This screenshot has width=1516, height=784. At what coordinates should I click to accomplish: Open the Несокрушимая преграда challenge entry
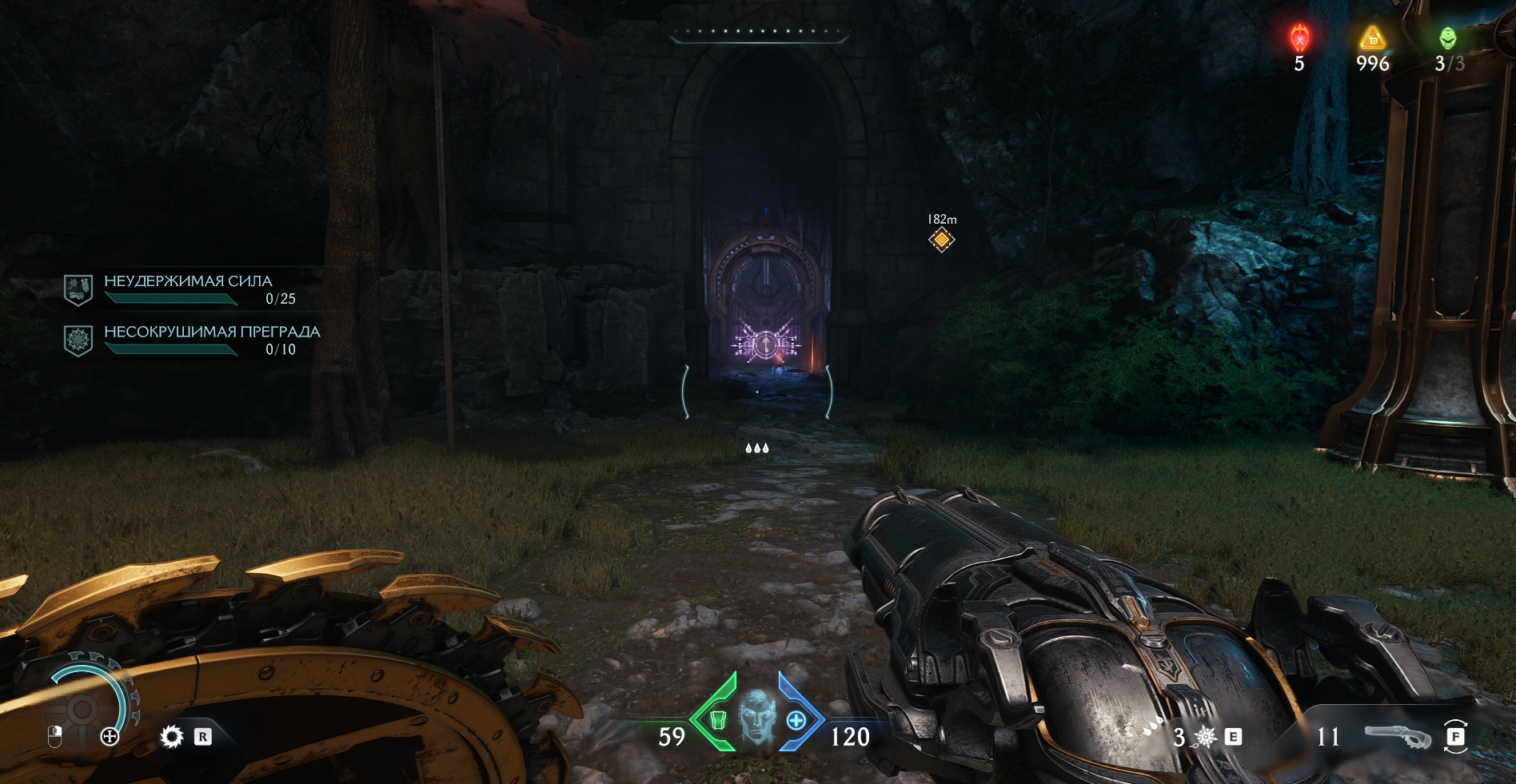coord(211,340)
